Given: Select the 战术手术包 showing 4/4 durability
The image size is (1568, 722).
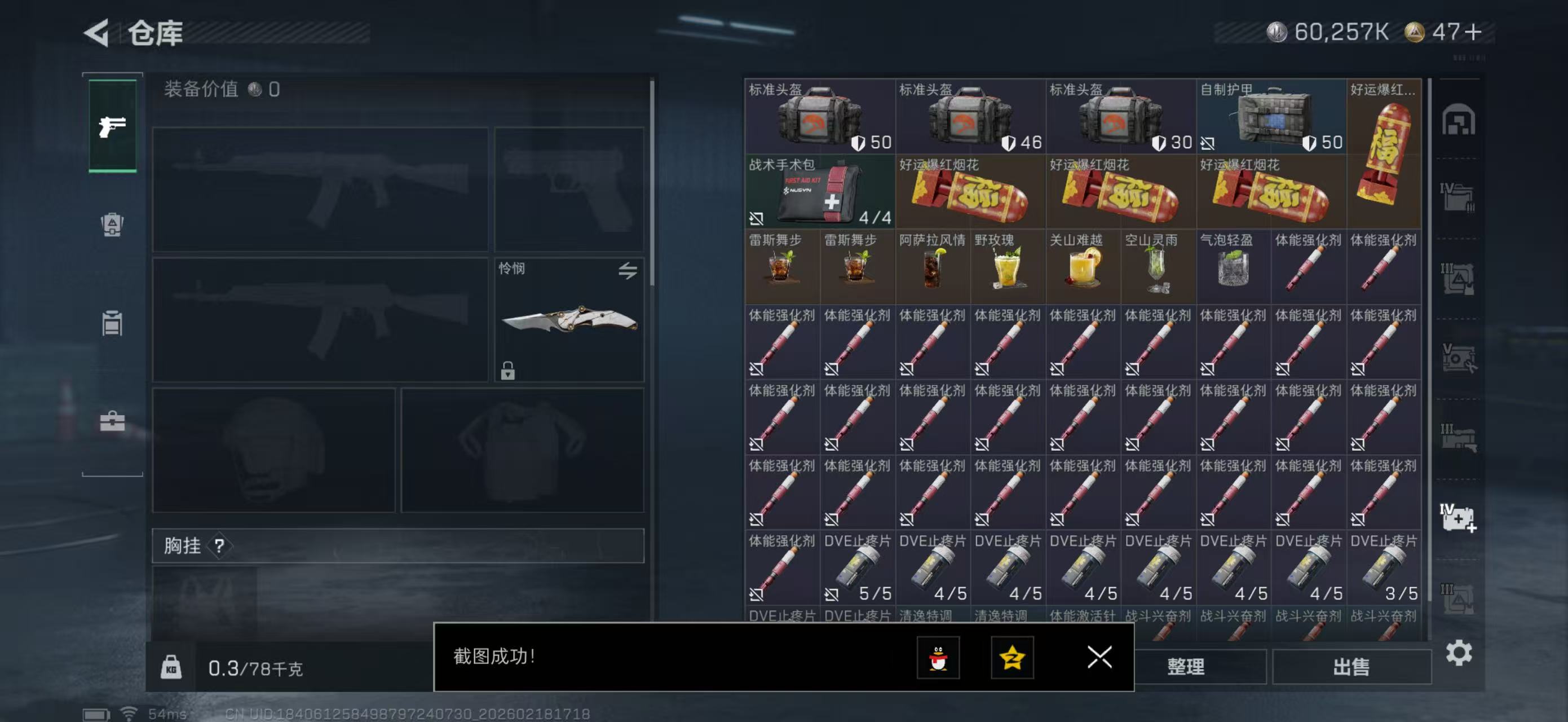Looking at the screenshot, I should pyautogui.click(x=819, y=192).
